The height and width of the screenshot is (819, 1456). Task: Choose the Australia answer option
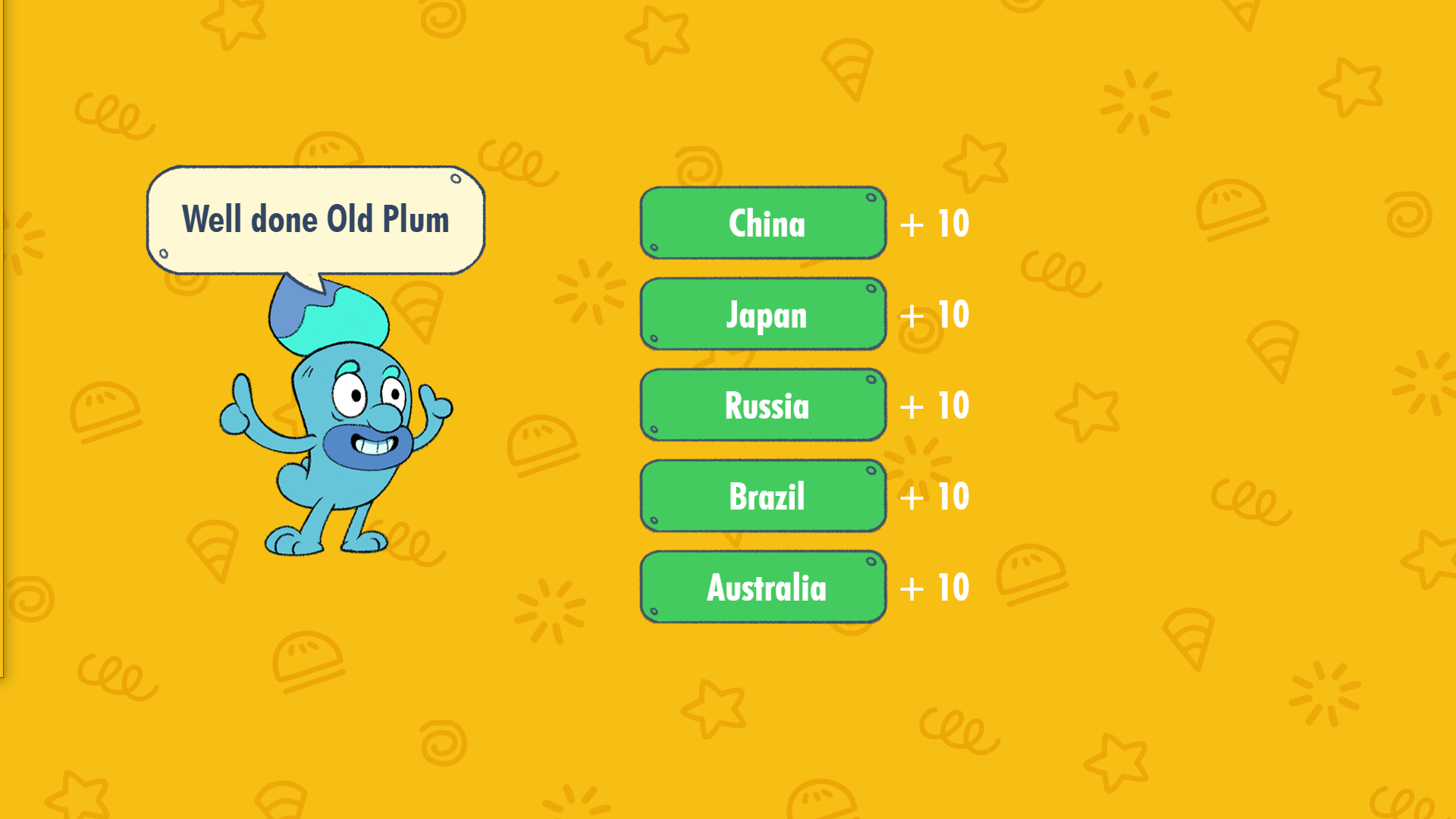[x=763, y=587]
